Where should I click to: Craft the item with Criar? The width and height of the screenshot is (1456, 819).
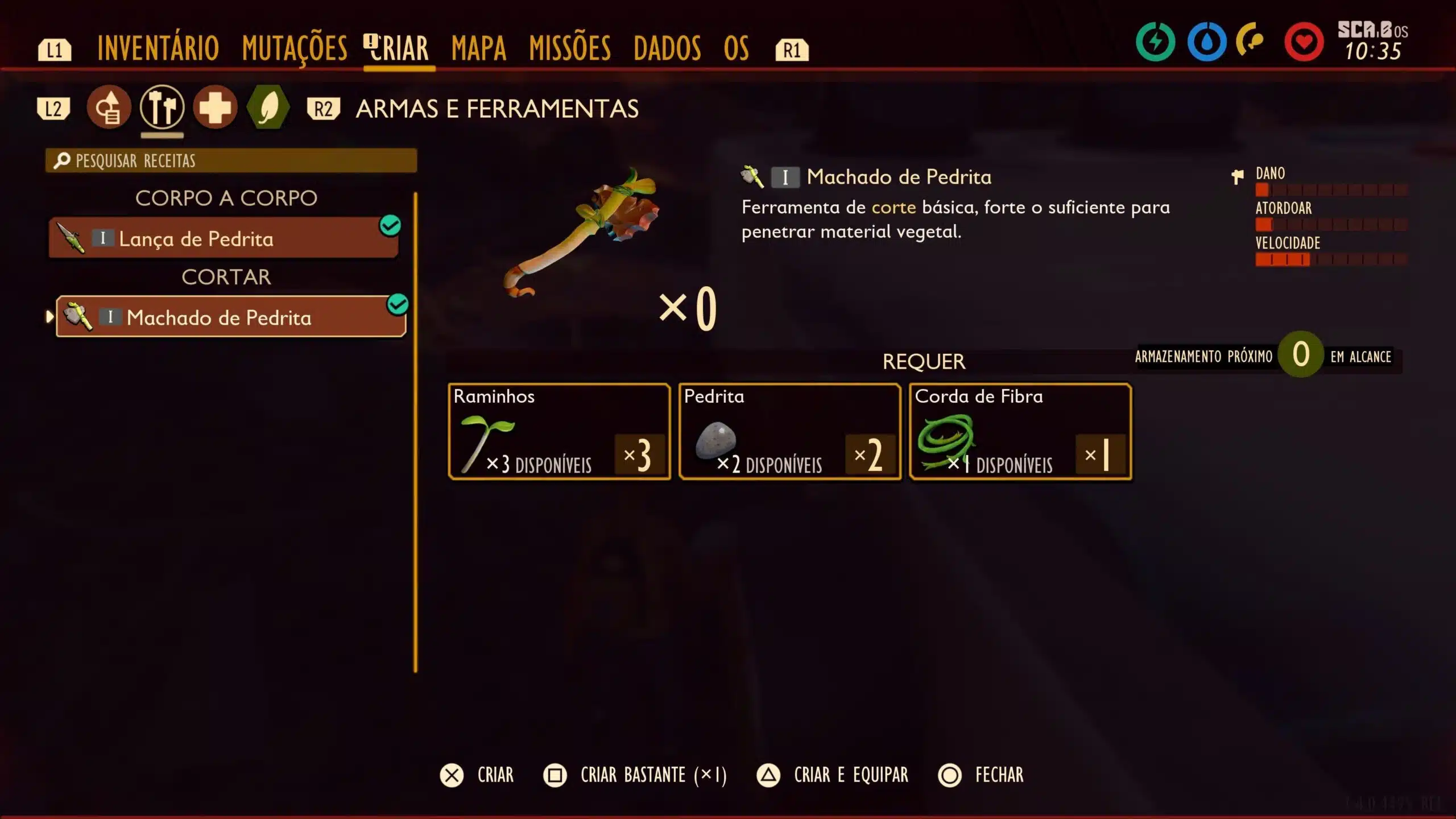click(478, 775)
